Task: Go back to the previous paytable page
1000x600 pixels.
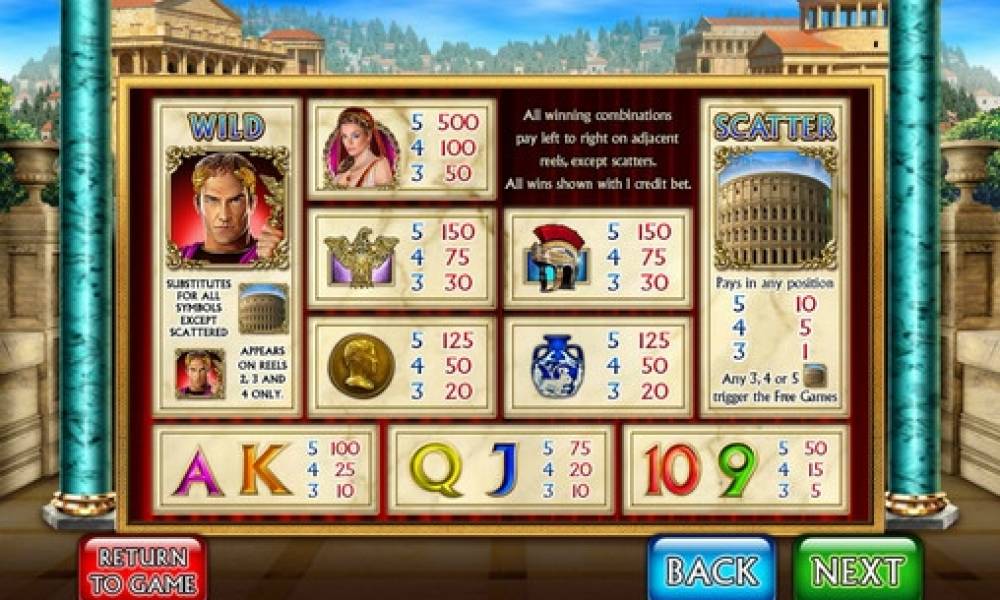Action: (711, 569)
